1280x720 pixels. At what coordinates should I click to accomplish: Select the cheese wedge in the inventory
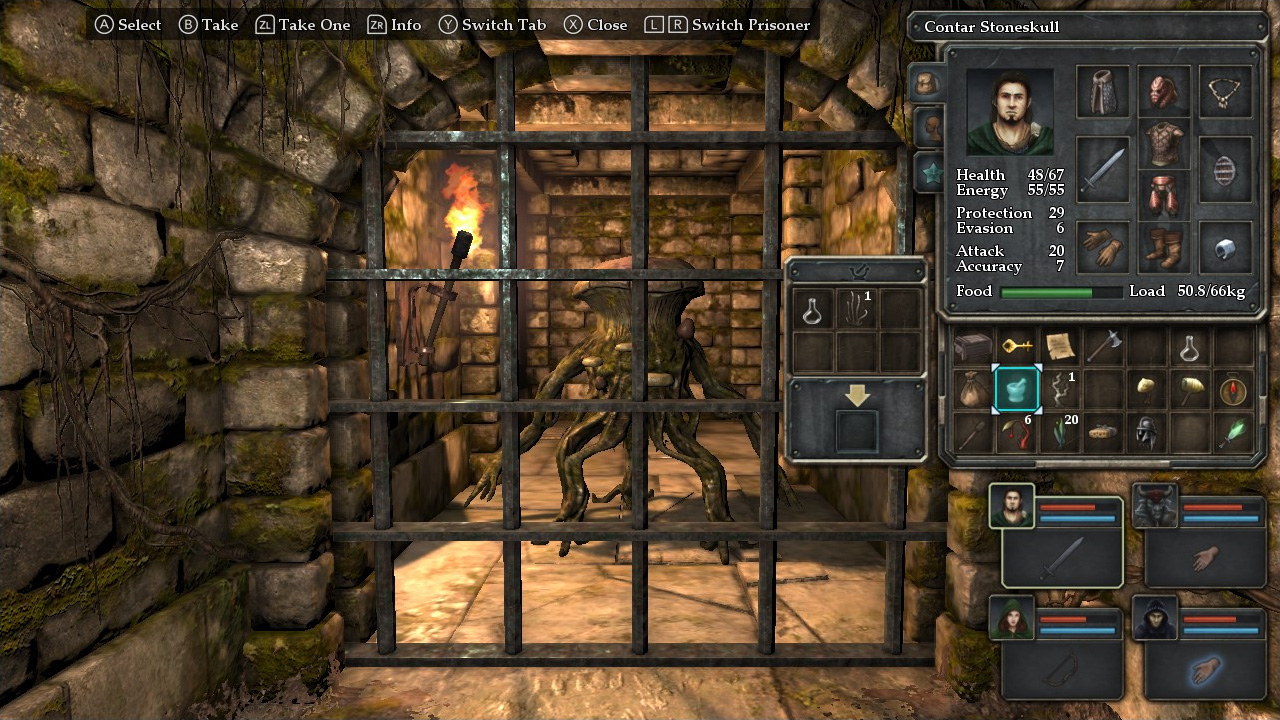coord(1103,433)
